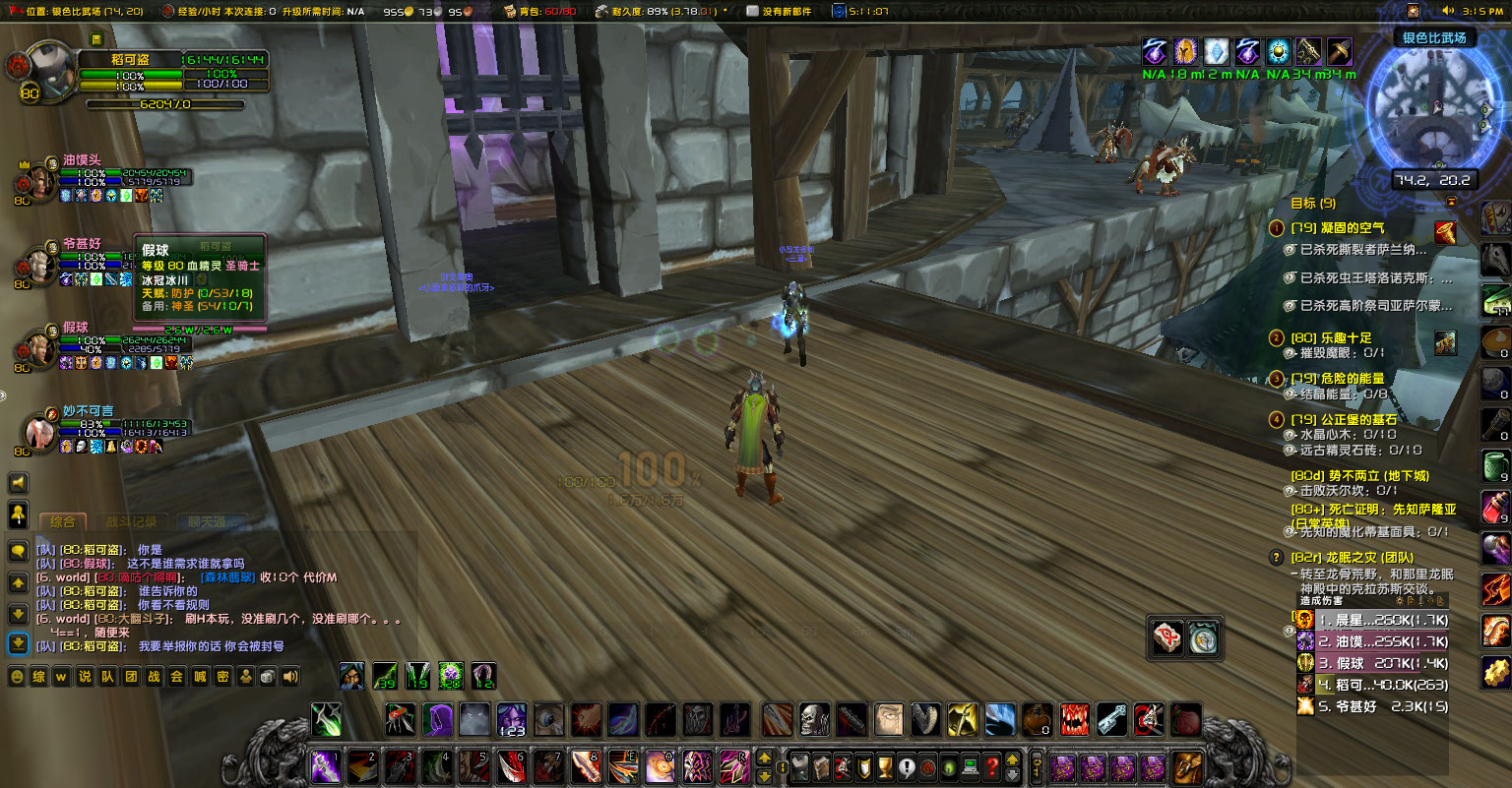
Task: Collapse the 目标 (9) objectives tracker header
Action: [1313, 203]
